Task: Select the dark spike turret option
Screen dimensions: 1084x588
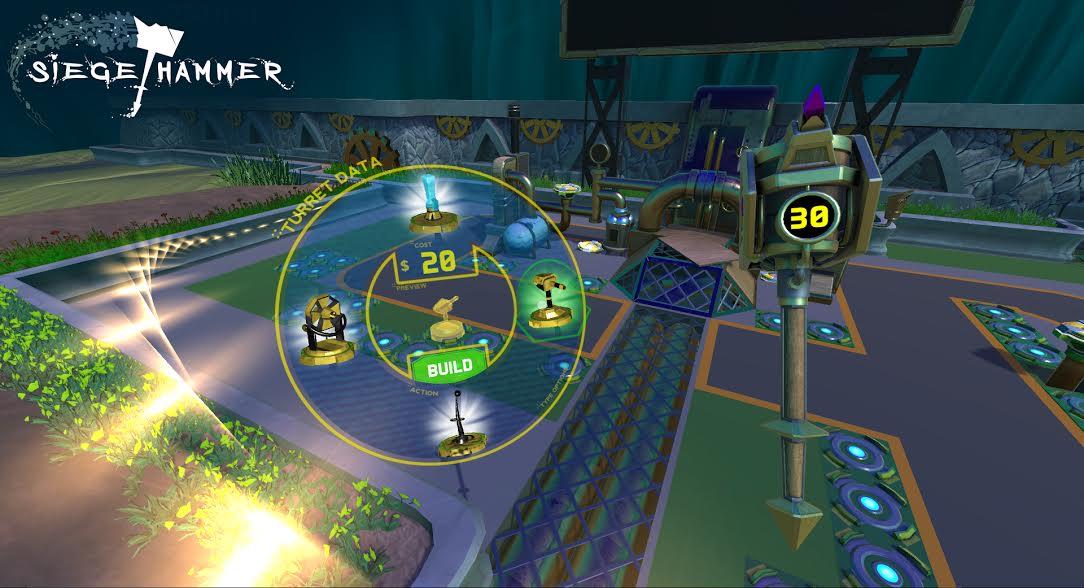Action: pyautogui.click(x=459, y=430)
